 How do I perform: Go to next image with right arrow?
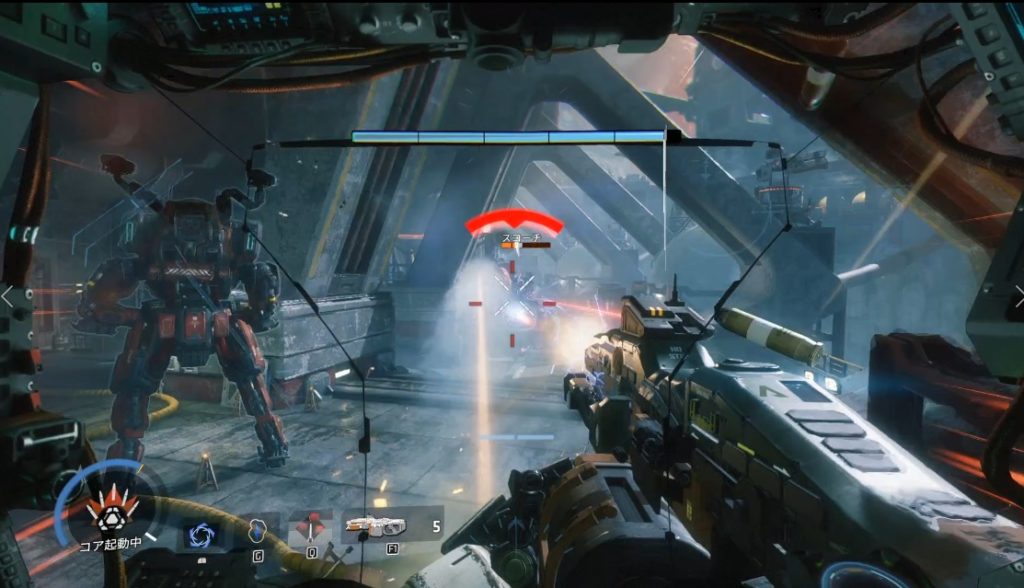pyautogui.click(x=1016, y=296)
